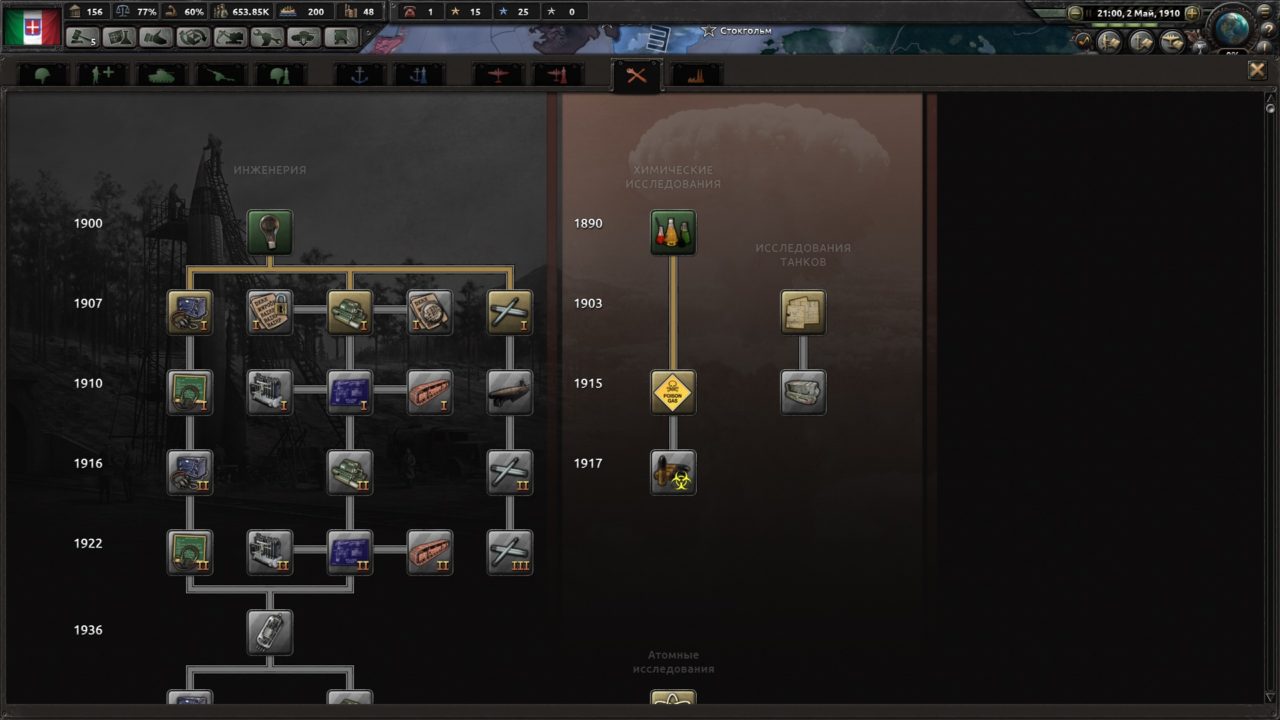Open the air technology research tab
The height and width of the screenshot is (720, 1280).
coord(497,74)
